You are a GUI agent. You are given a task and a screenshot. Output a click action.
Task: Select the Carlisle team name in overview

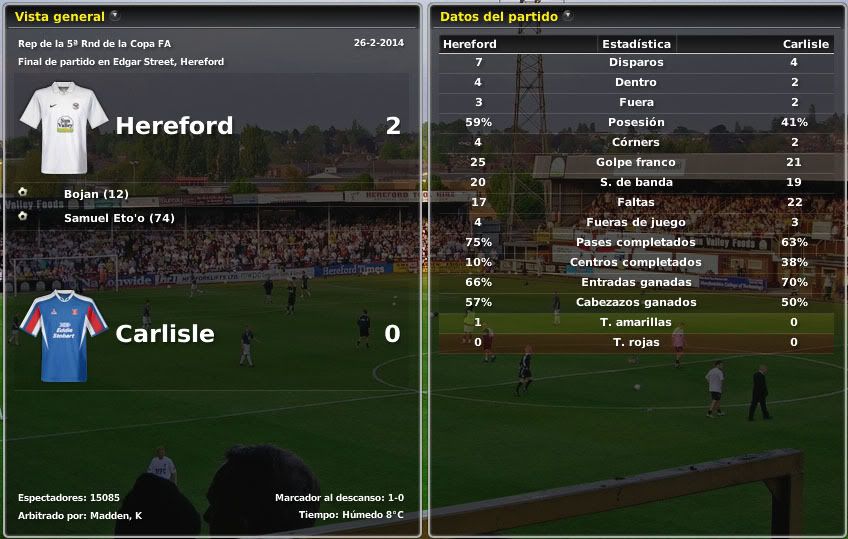[x=165, y=334]
